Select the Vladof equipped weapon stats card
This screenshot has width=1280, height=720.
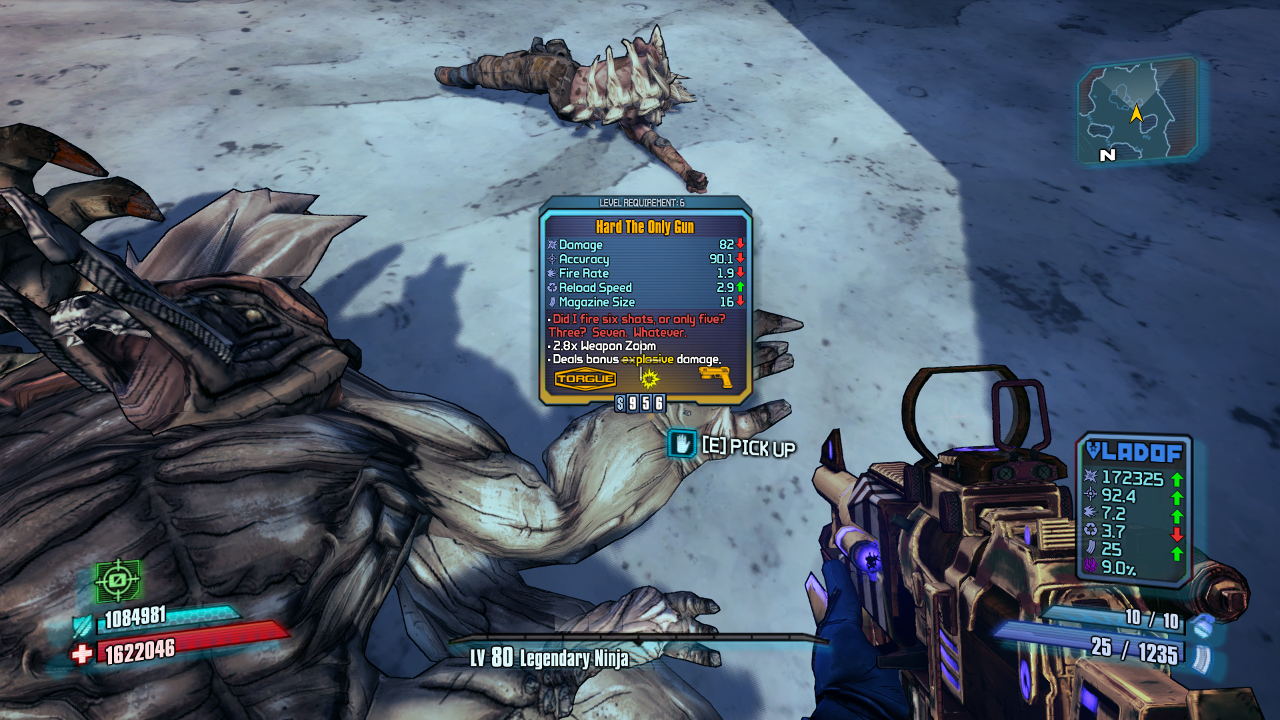[1134, 510]
